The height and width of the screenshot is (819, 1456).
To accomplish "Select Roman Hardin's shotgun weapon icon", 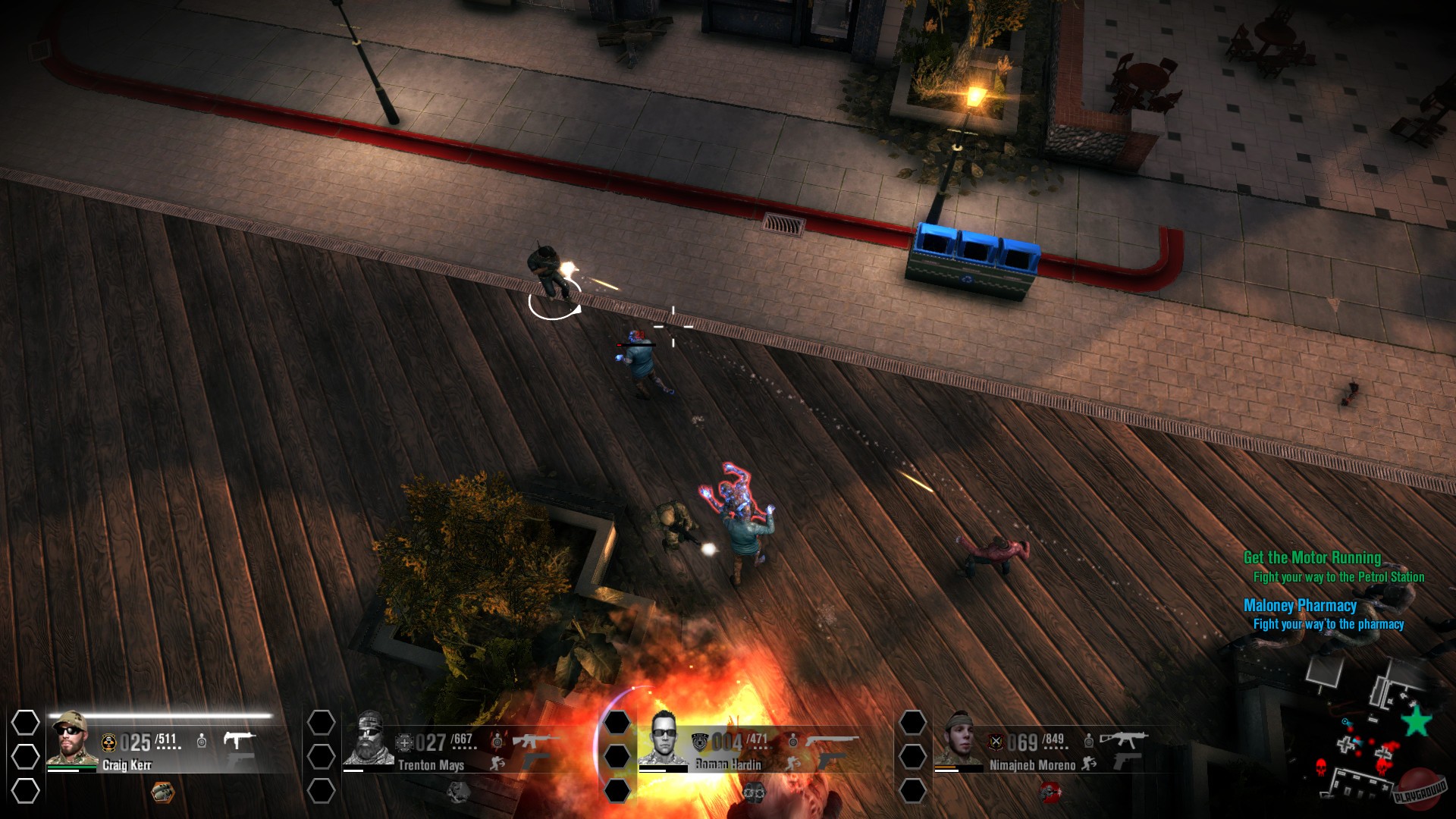I will point(833,738).
